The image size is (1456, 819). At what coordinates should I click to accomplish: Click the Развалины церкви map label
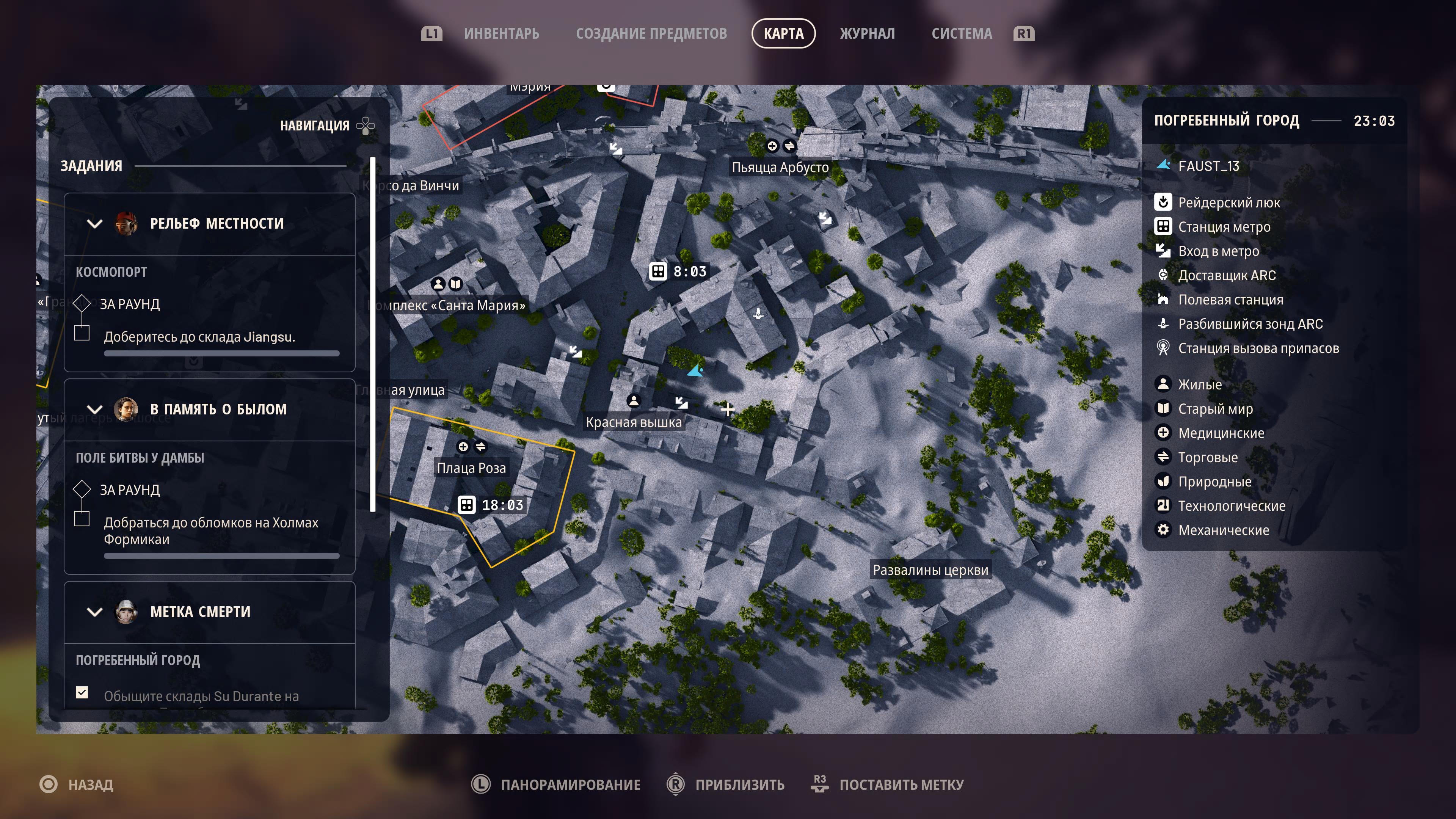930,570
